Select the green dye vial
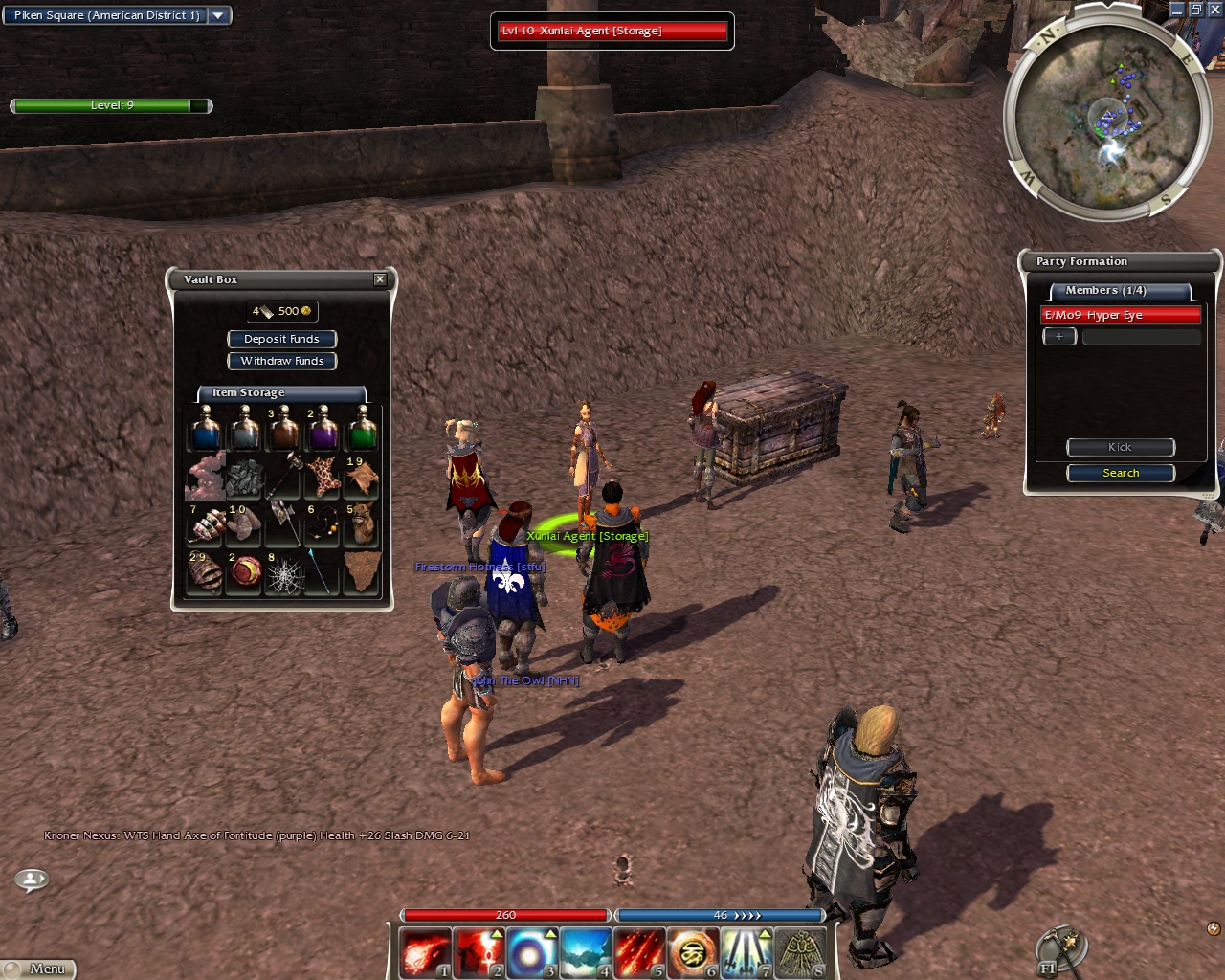This screenshot has height=980, width=1225. coord(362,430)
